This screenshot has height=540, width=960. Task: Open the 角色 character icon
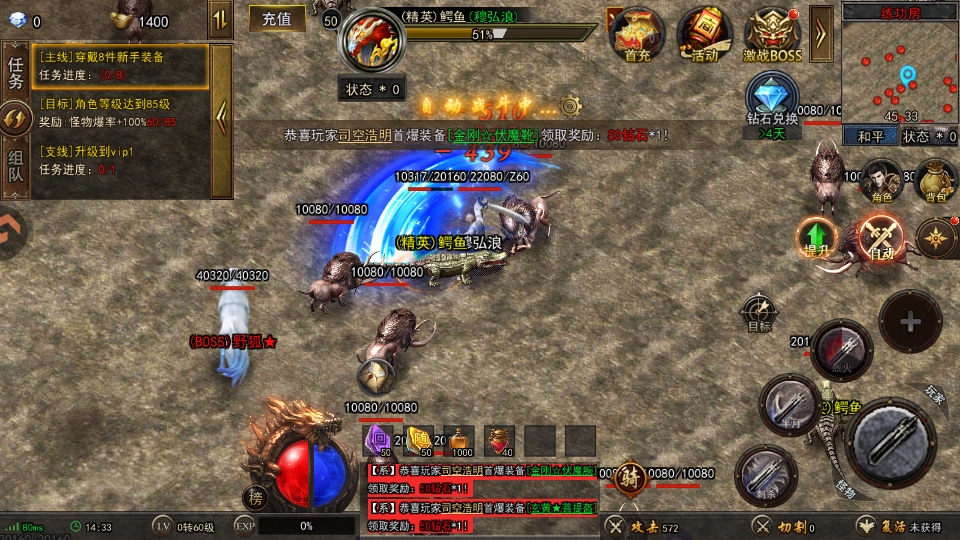point(881,180)
